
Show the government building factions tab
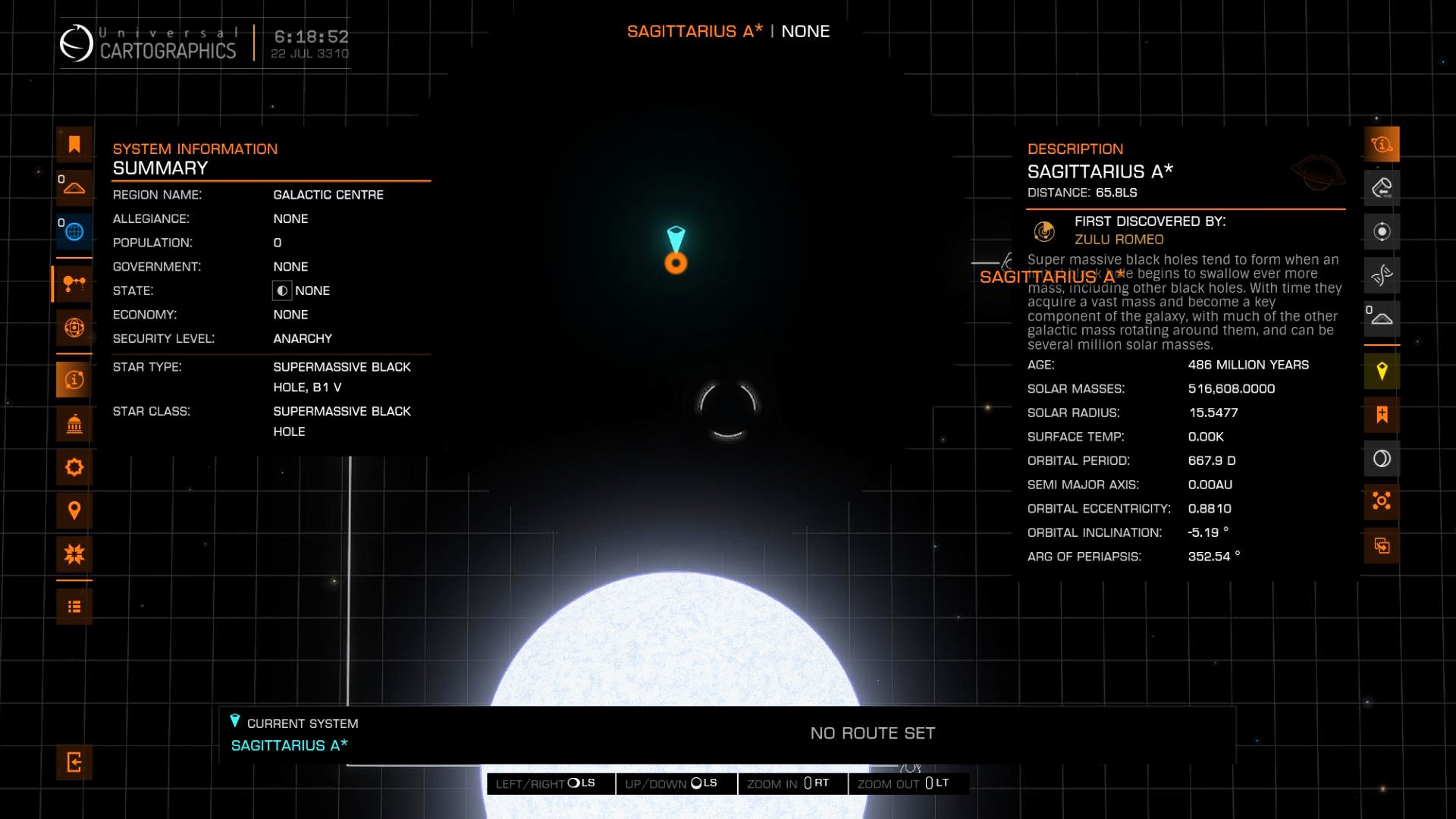(x=74, y=424)
